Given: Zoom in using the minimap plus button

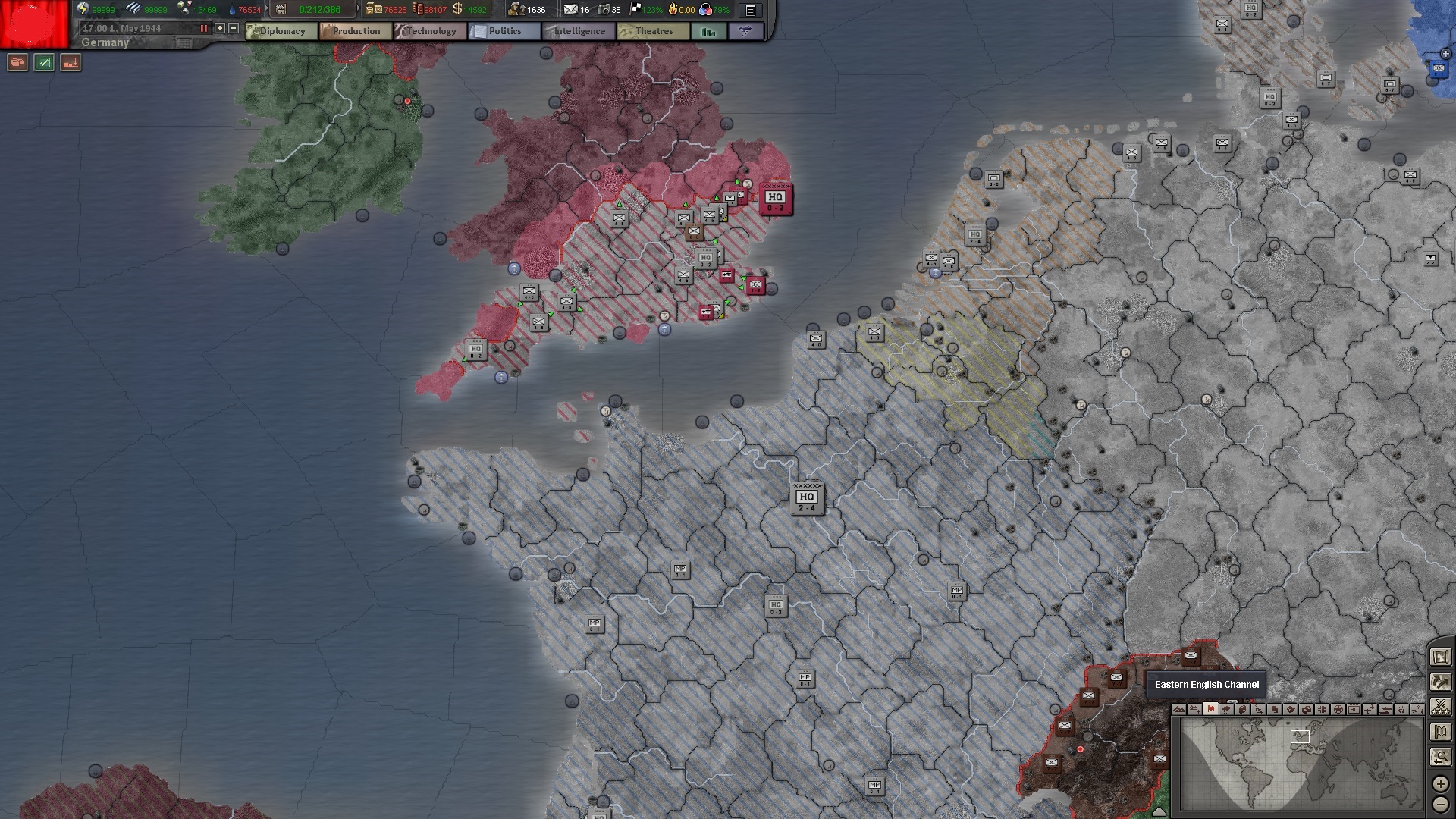Looking at the screenshot, I should click(x=1441, y=784).
